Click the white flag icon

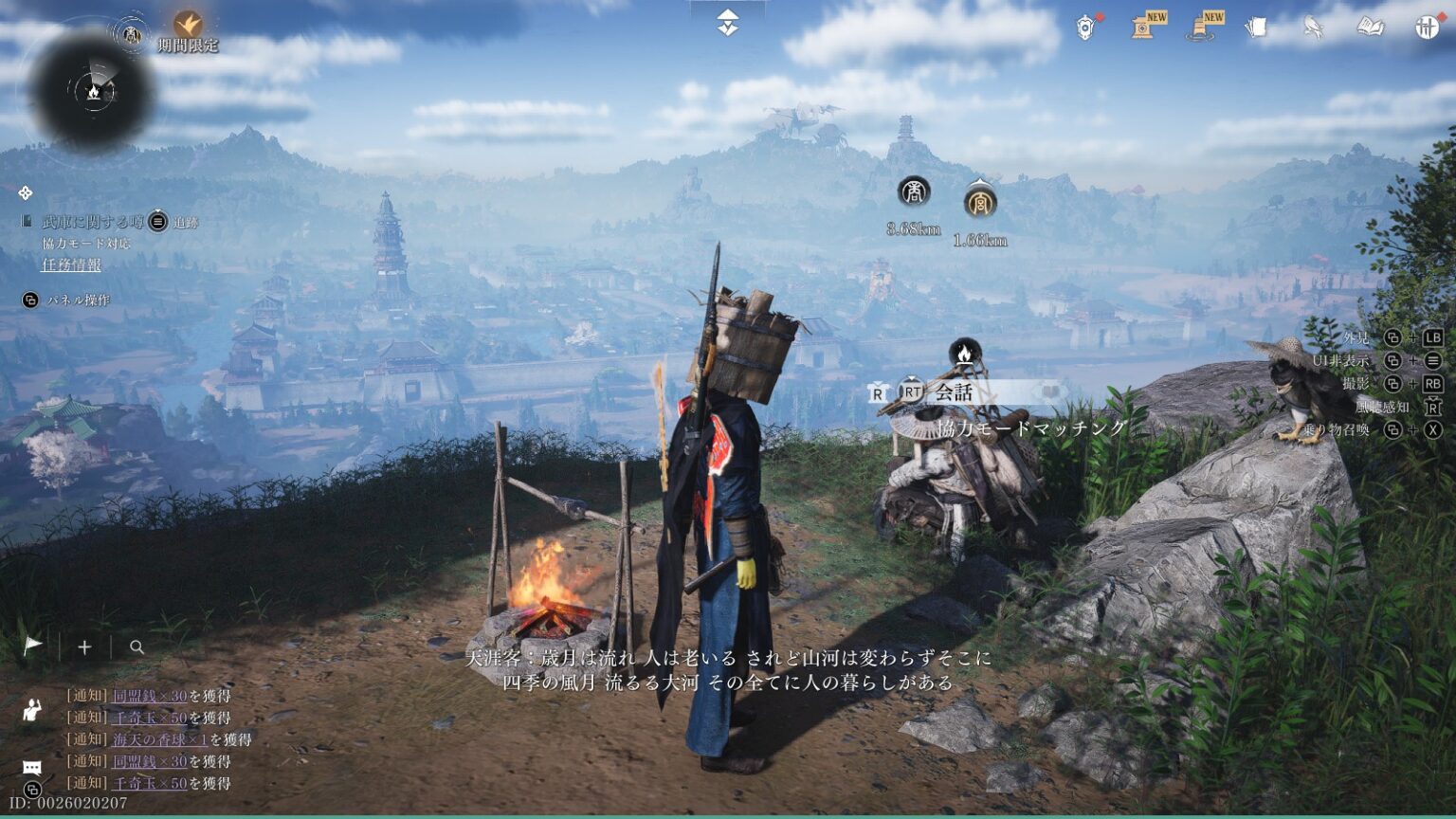33,646
